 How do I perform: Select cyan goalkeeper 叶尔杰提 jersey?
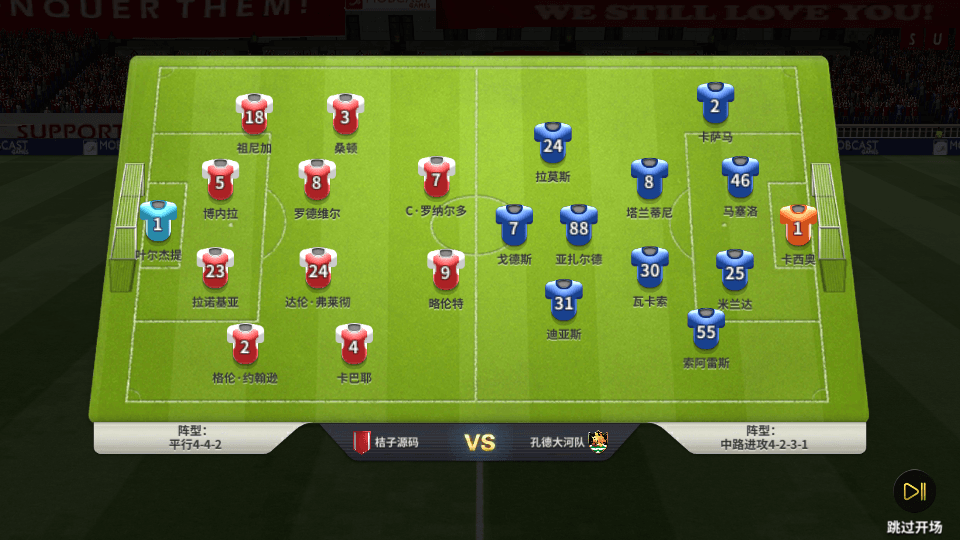(158, 224)
